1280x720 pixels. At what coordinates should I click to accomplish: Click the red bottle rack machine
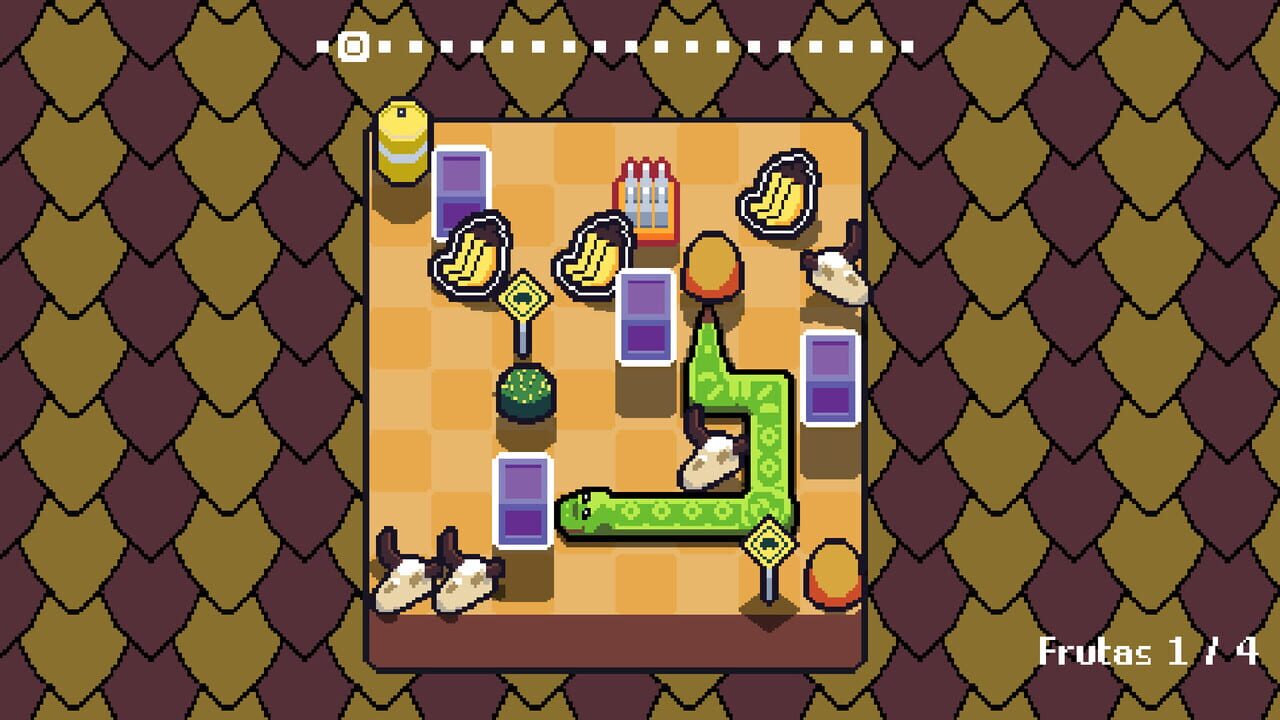pos(645,200)
